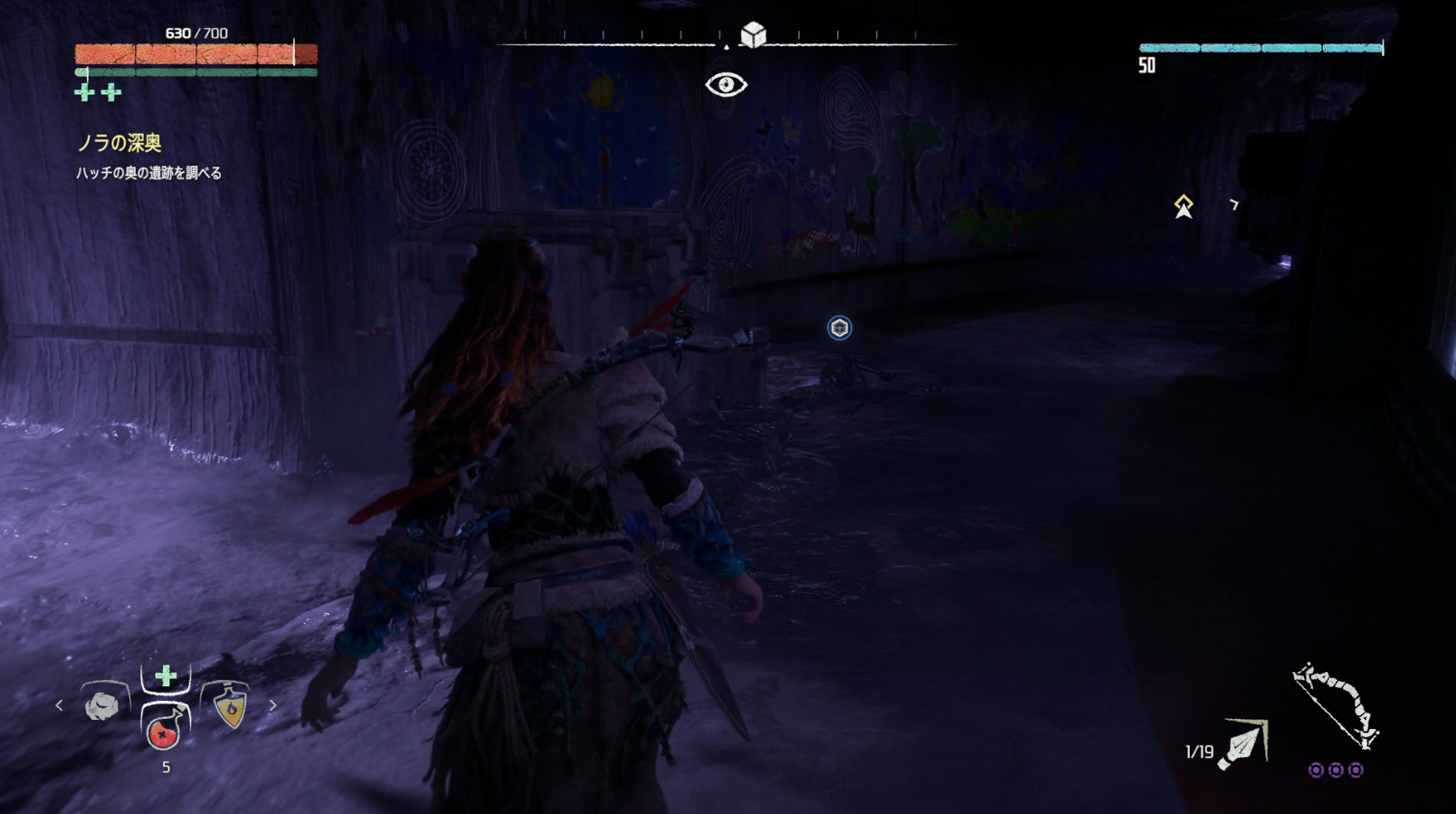Select the equipped bow weapon icon
Screen dimensions: 1456x814
(1335, 706)
